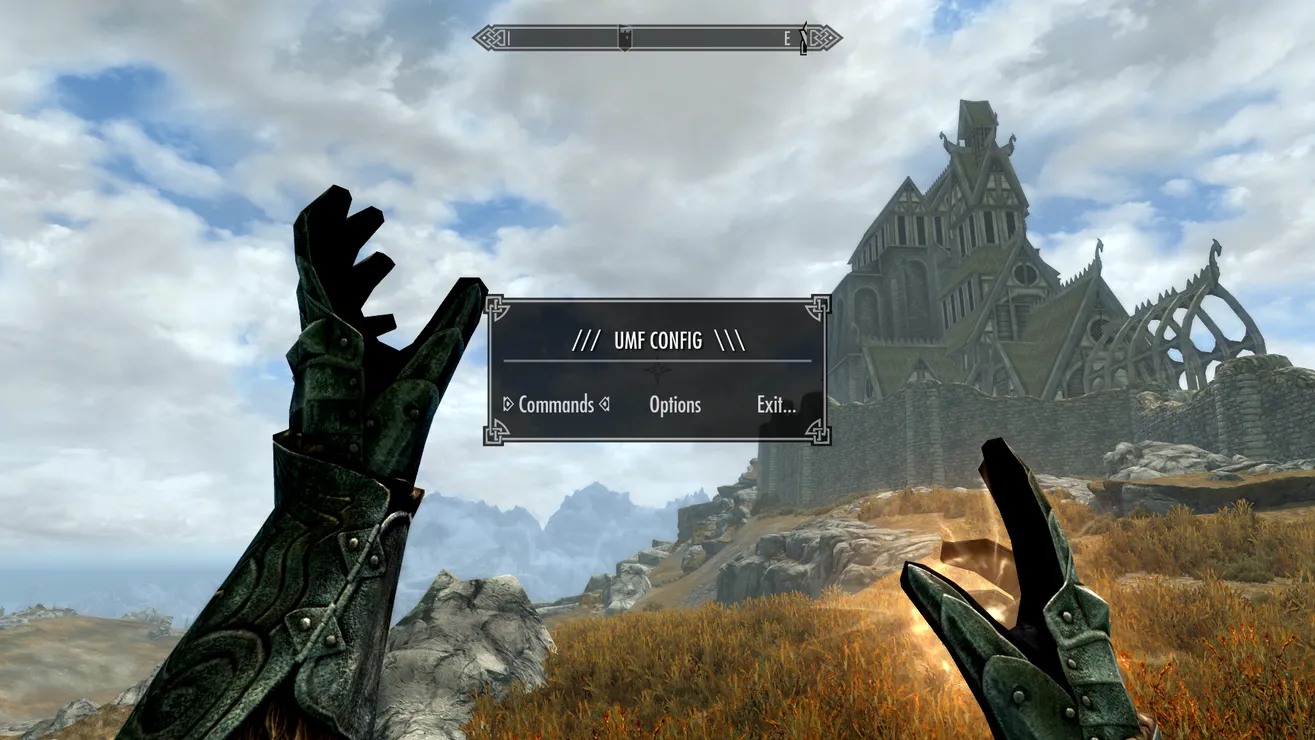Open the Options entry
Image resolution: width=1315 pixels, height=740 pixels.
click(675, 405)
